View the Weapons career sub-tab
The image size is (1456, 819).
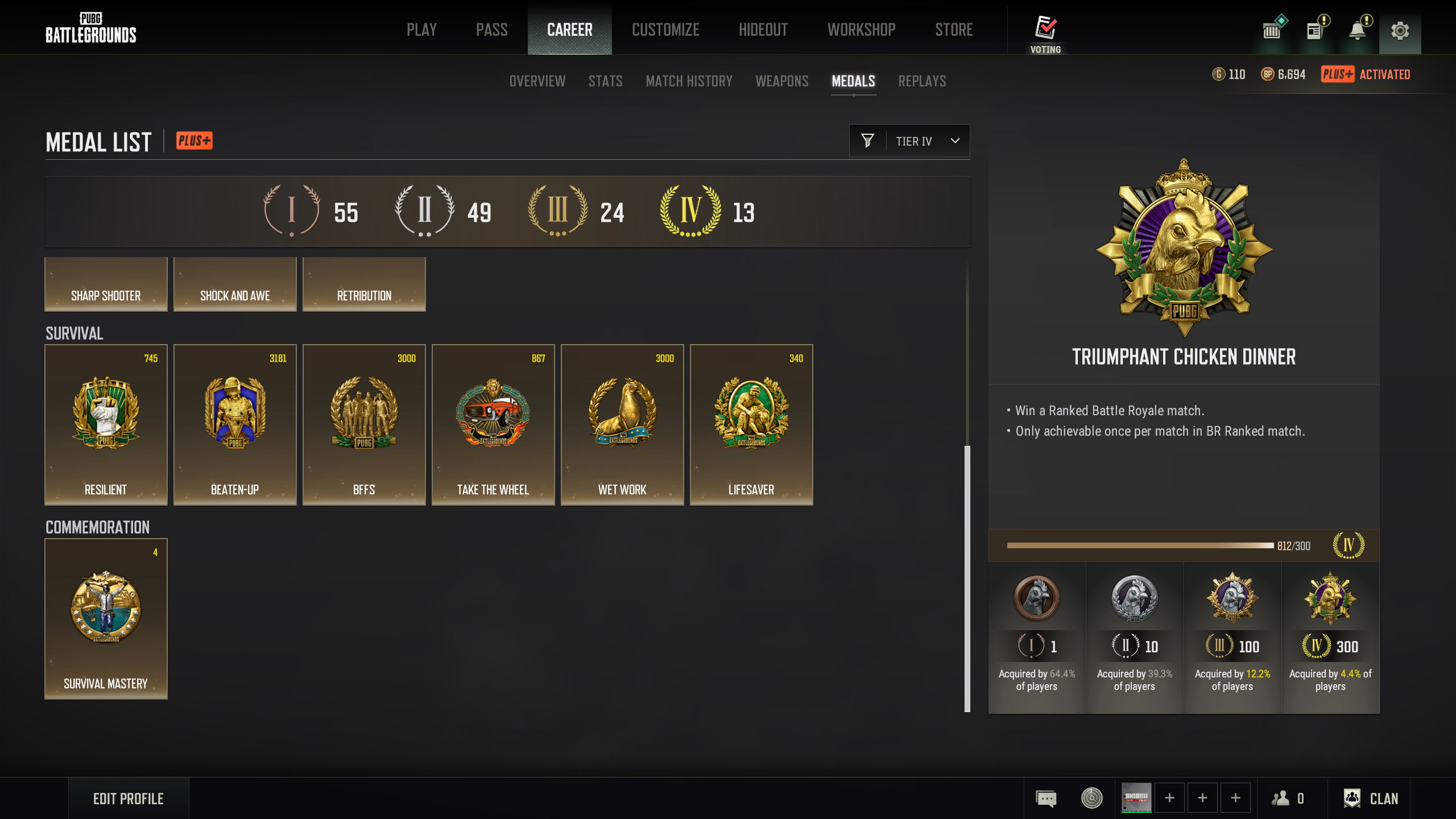point(781,81)
